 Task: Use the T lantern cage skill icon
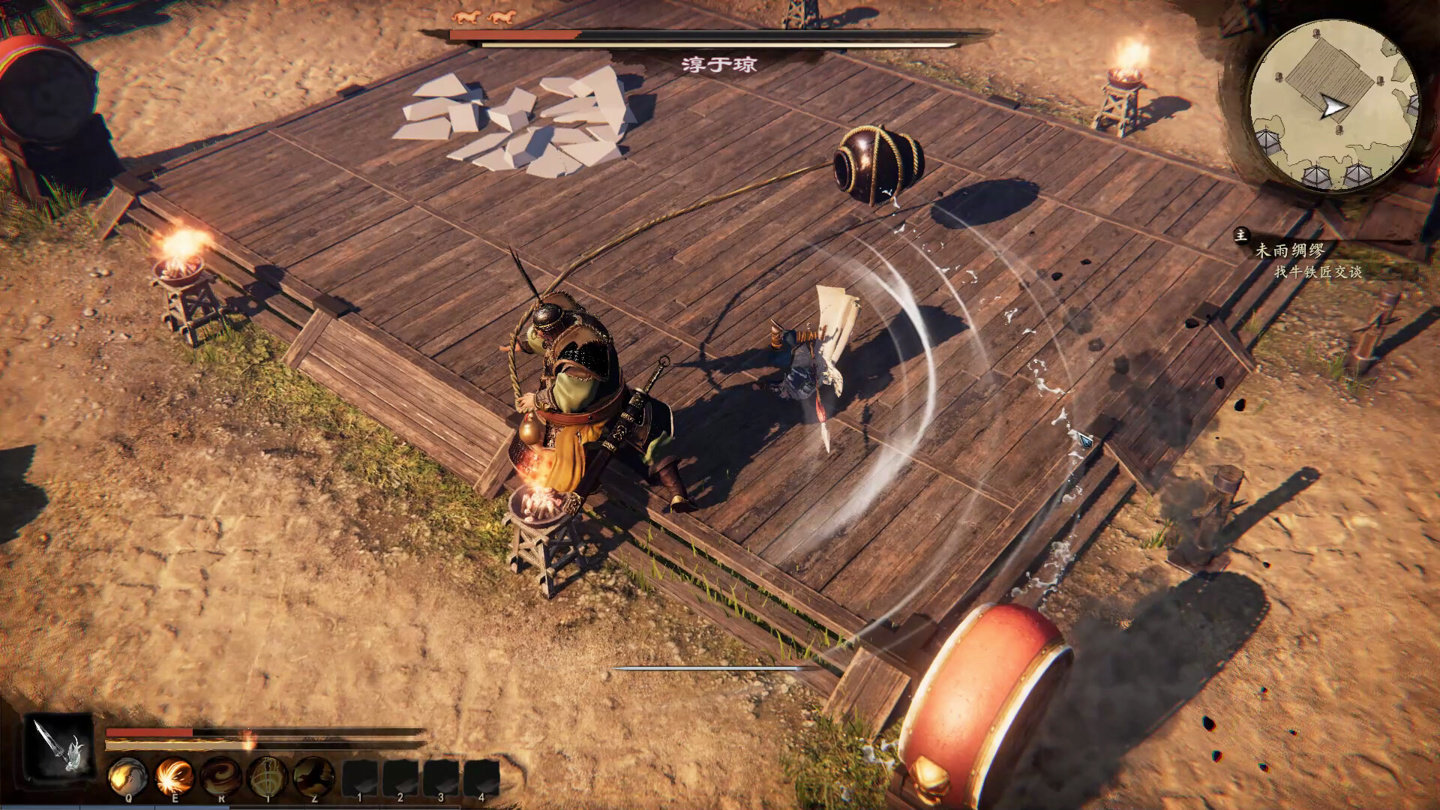pos(266,775)
